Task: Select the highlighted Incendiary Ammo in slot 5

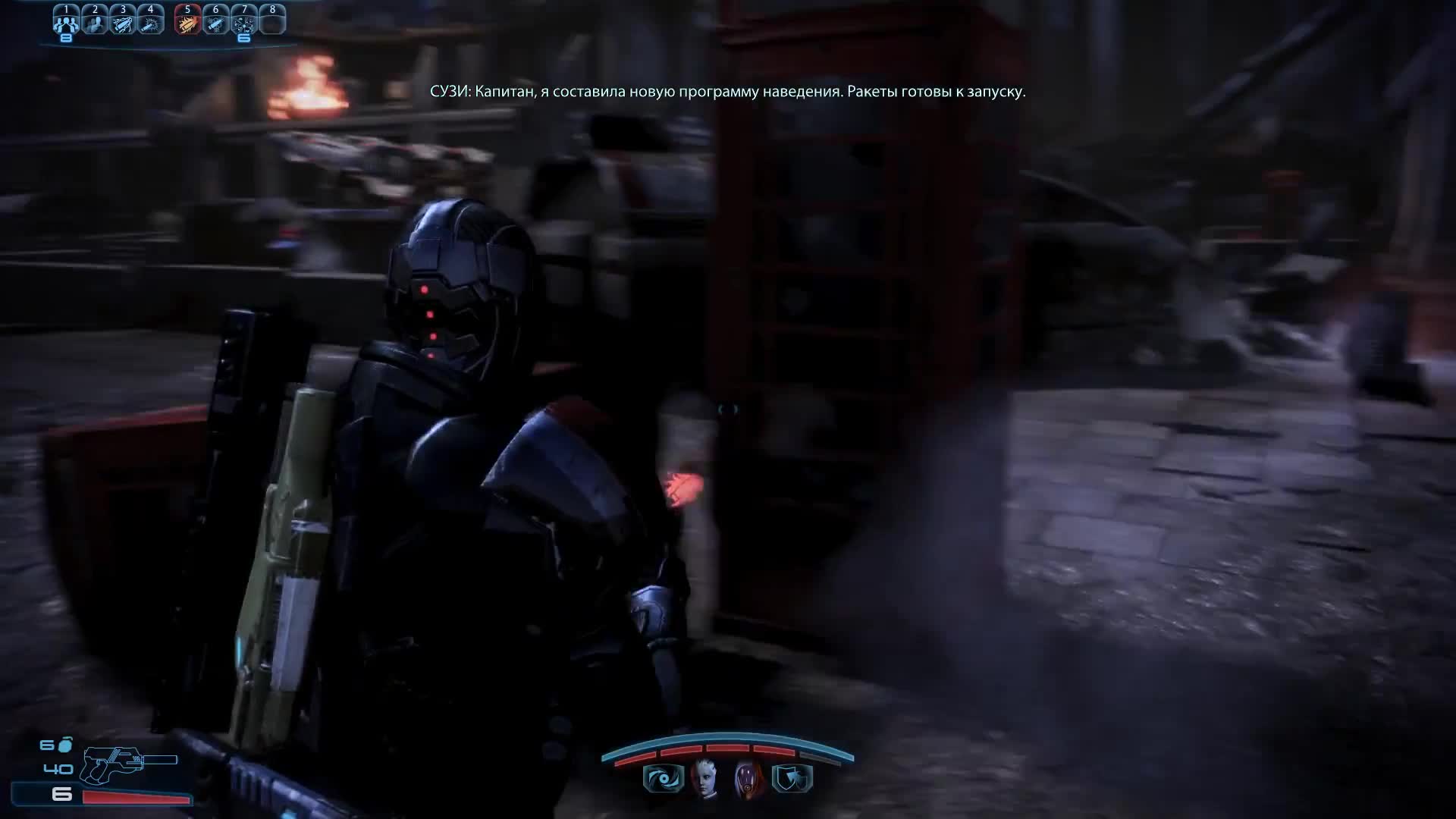Action: tap(187, 23)
